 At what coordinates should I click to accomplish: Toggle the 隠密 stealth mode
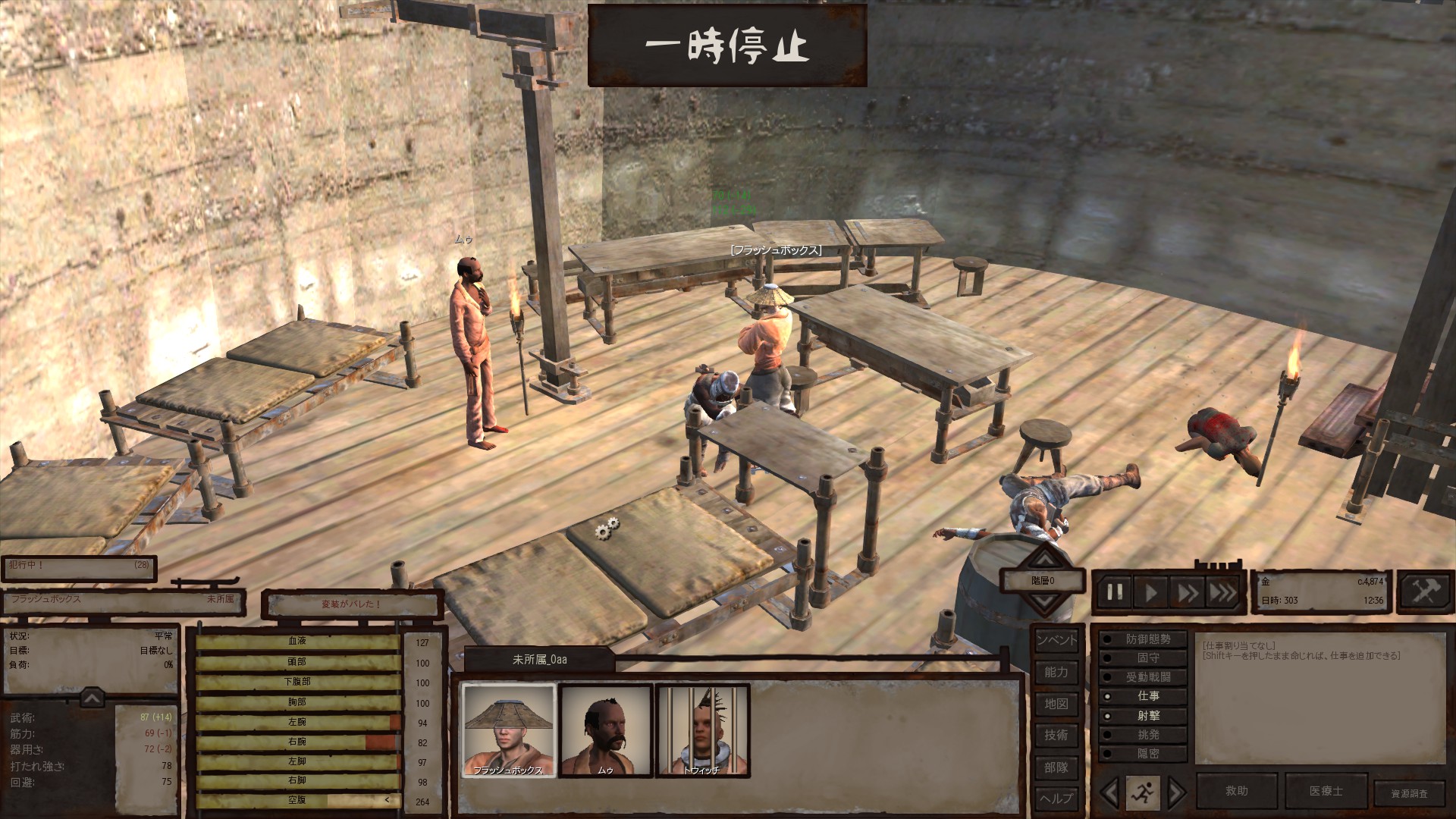click(1143, 754)
